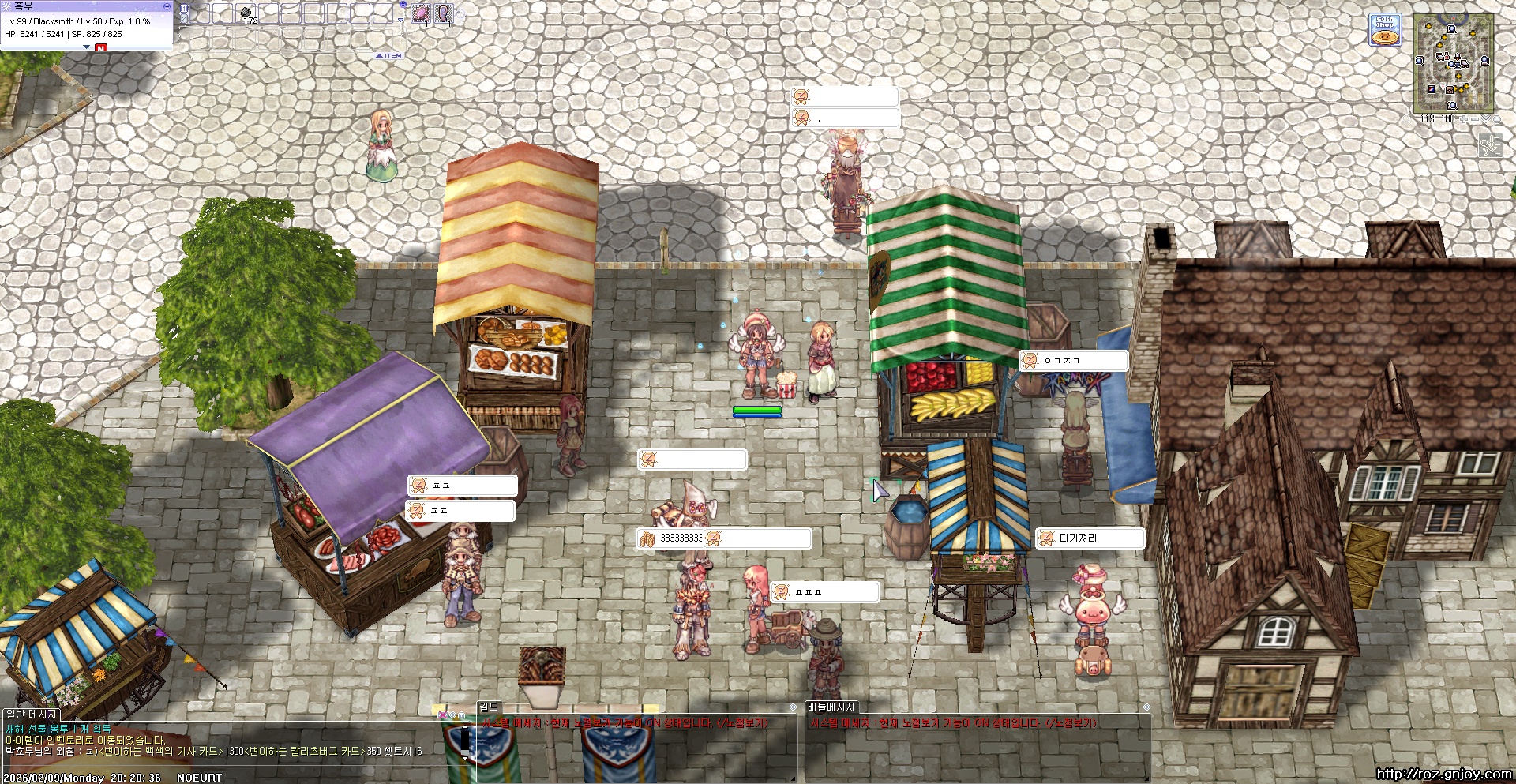Viewport: 1516px width, 784px height.
Task: Zoom out the minimap with minus
Action: 1474,119
